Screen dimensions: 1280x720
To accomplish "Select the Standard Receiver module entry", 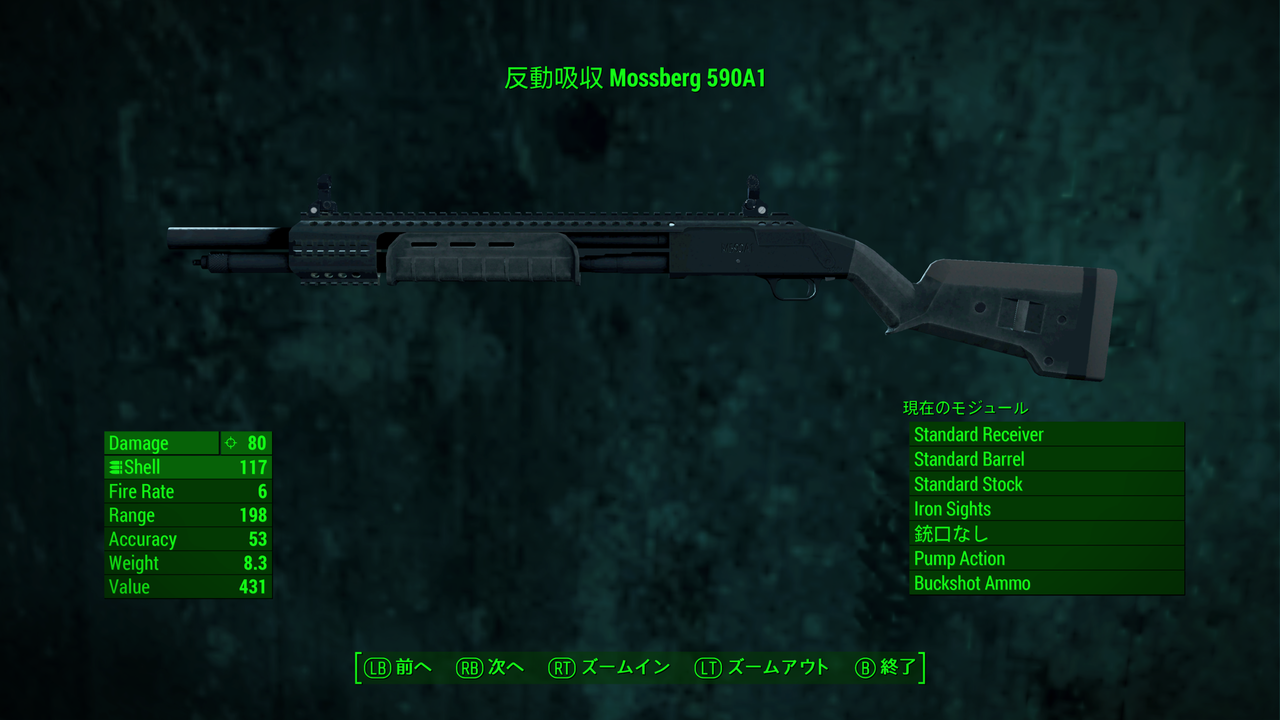I will (x=1046, y=434).
